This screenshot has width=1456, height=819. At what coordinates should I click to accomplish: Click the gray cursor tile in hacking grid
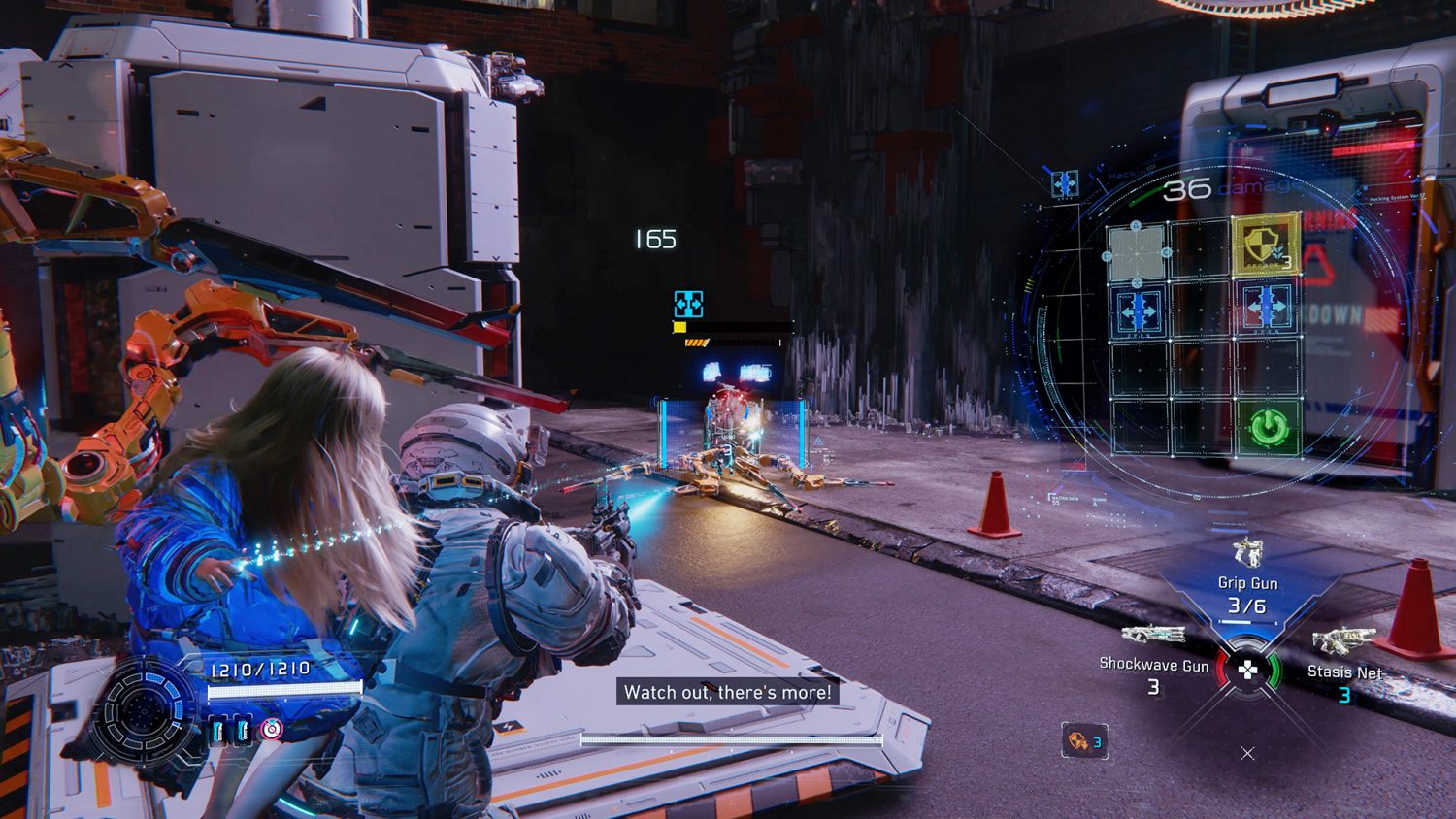1138,253
